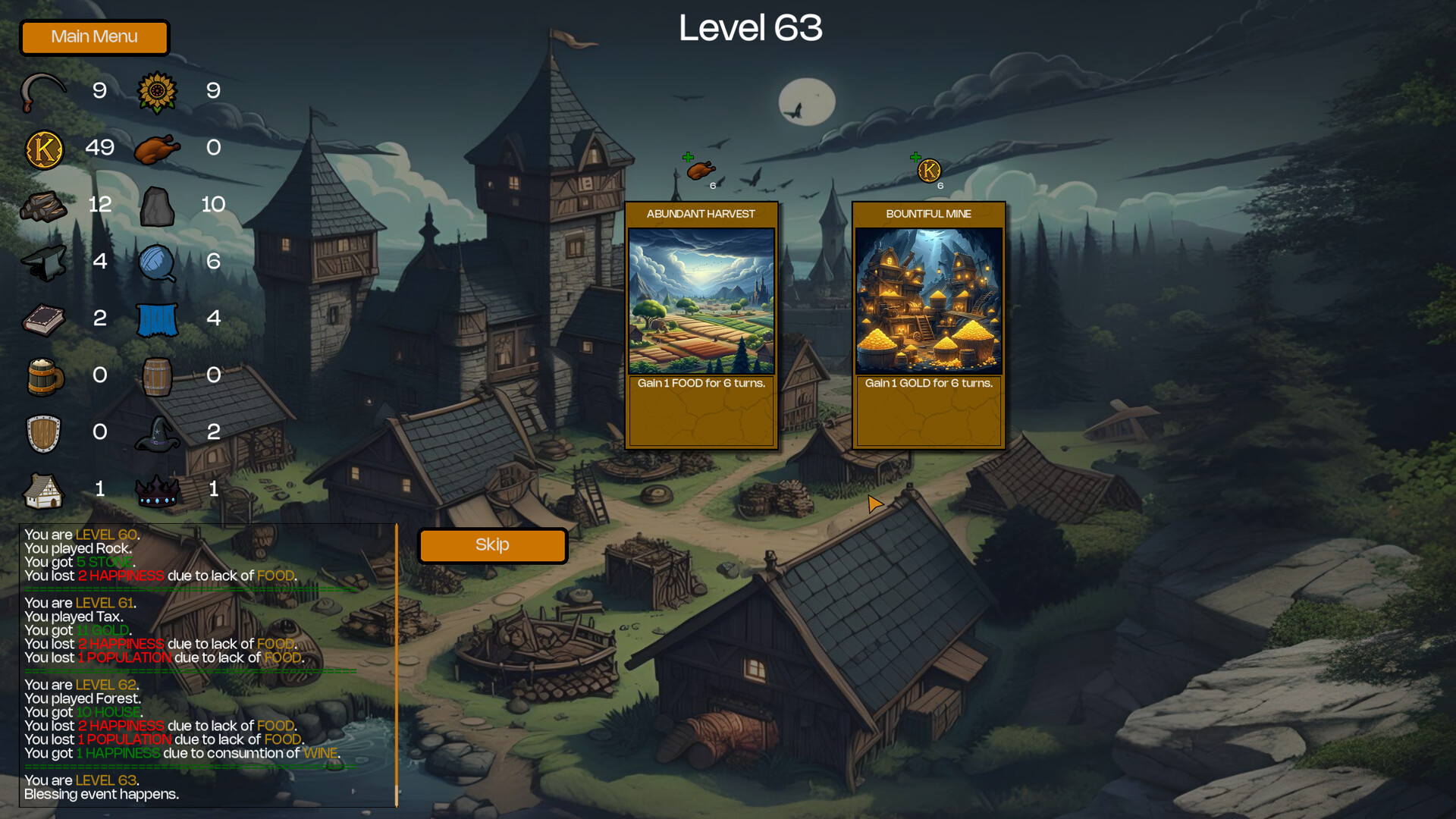Click the food bonus icon above Abundant Harvest
This screenshot has height=819, width=1456.
(699, 171)
